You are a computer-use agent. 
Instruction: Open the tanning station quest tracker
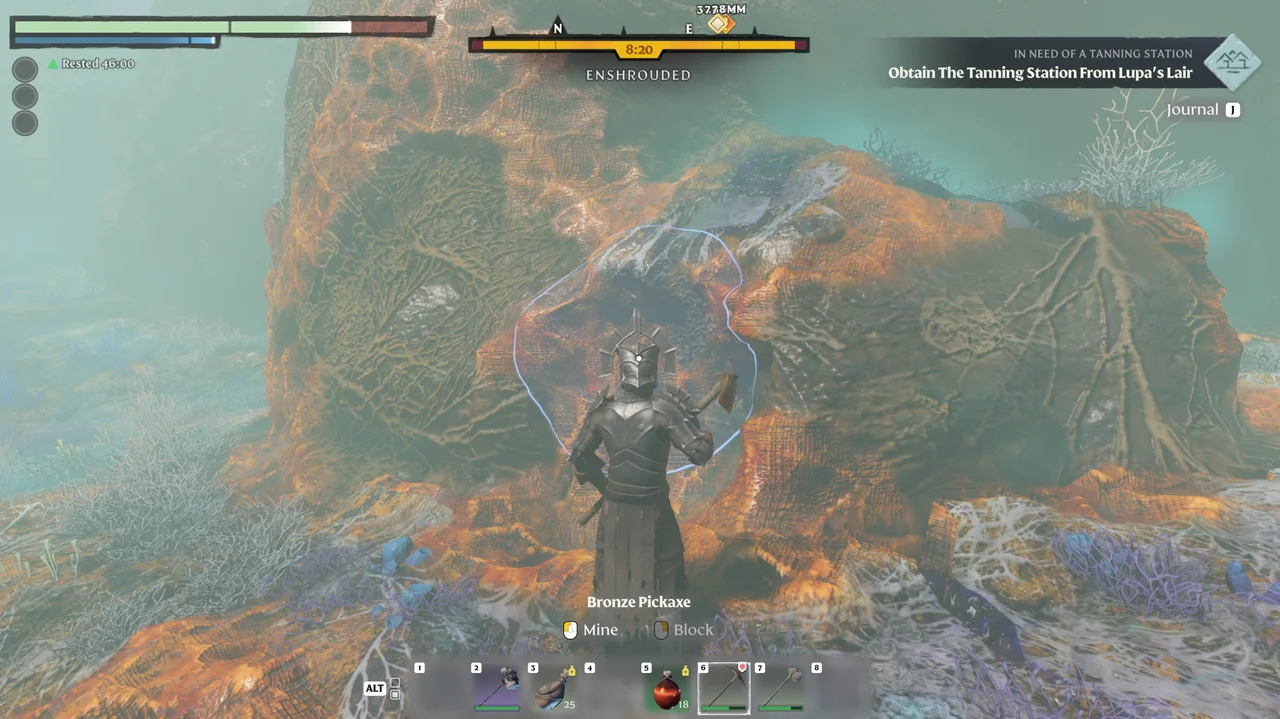(x=1040, y=64)
